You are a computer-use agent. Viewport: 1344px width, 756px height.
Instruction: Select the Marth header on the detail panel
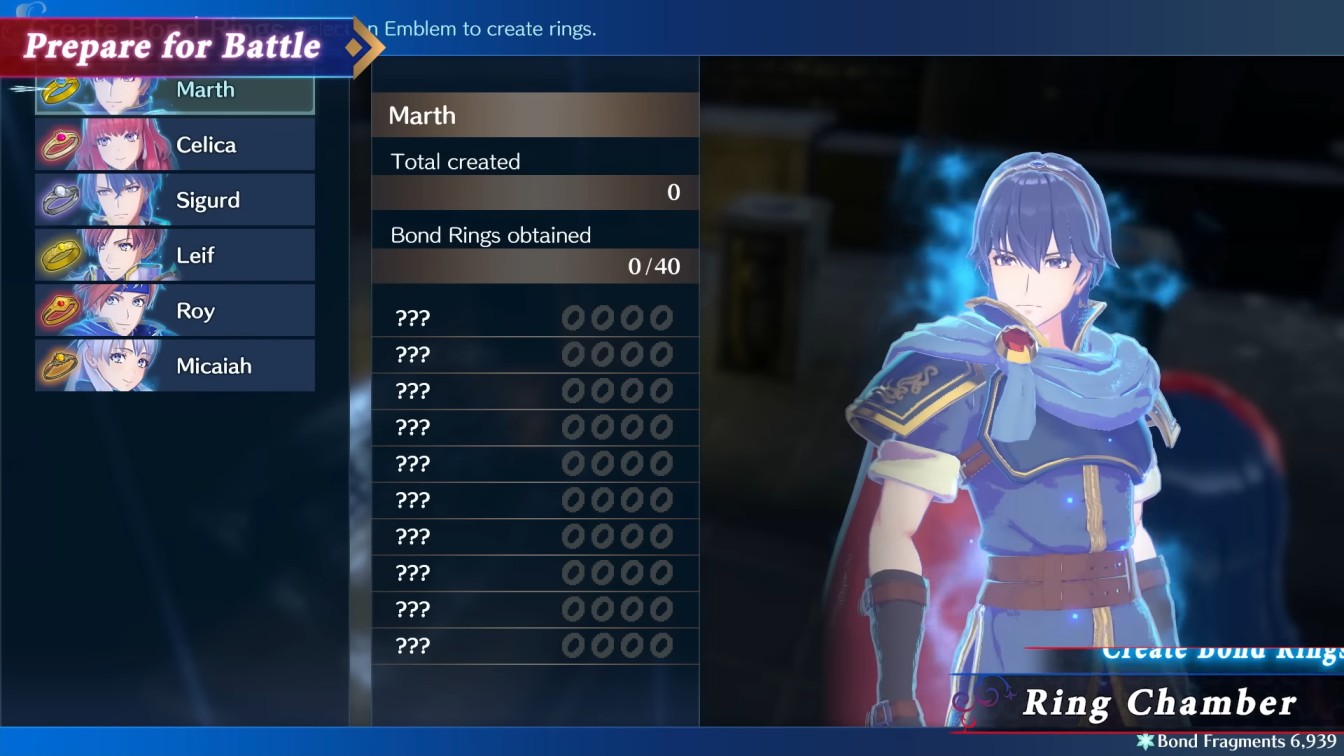535,115
